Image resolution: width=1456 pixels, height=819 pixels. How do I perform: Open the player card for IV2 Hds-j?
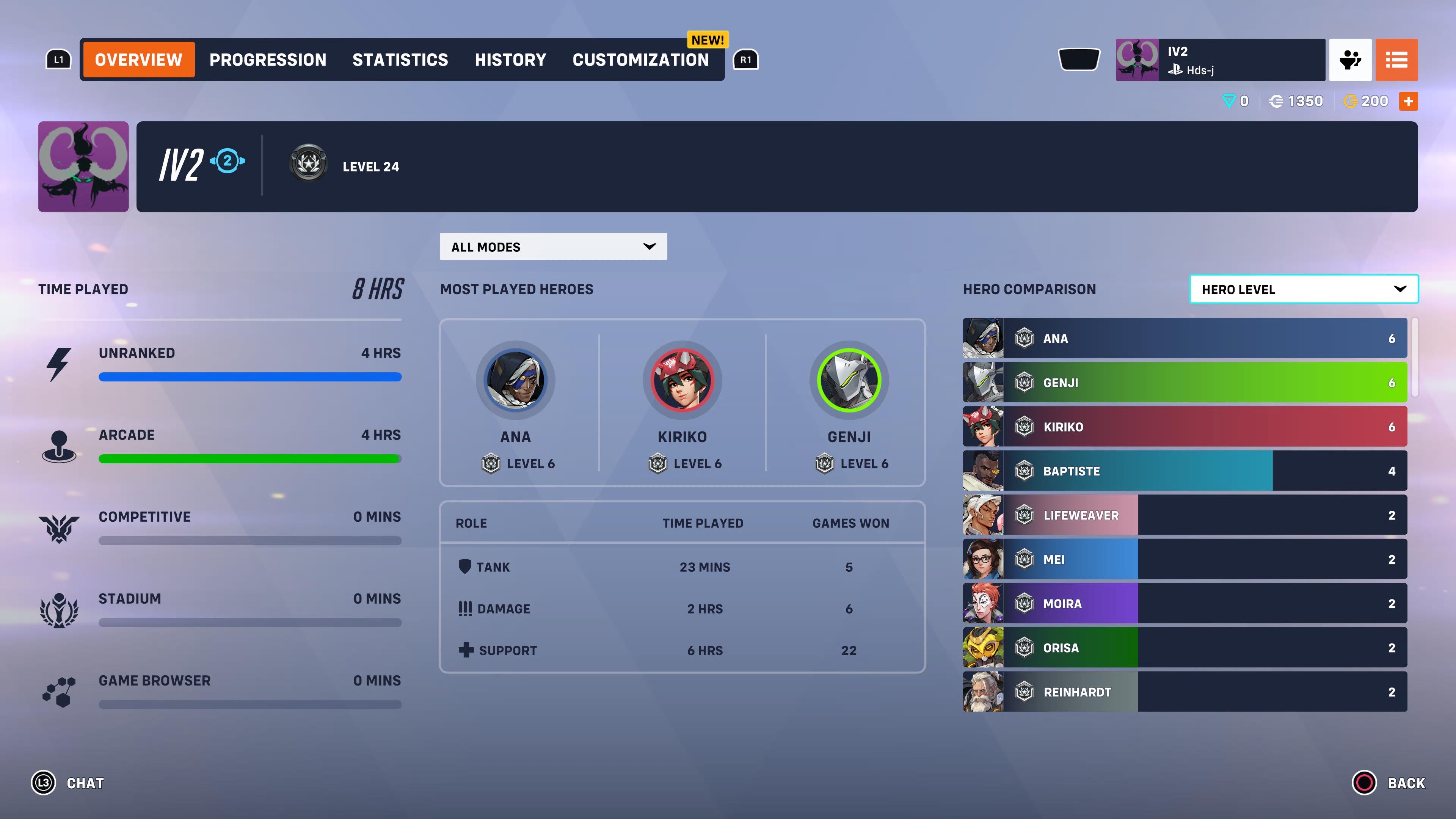click(x=1220, y=60)
